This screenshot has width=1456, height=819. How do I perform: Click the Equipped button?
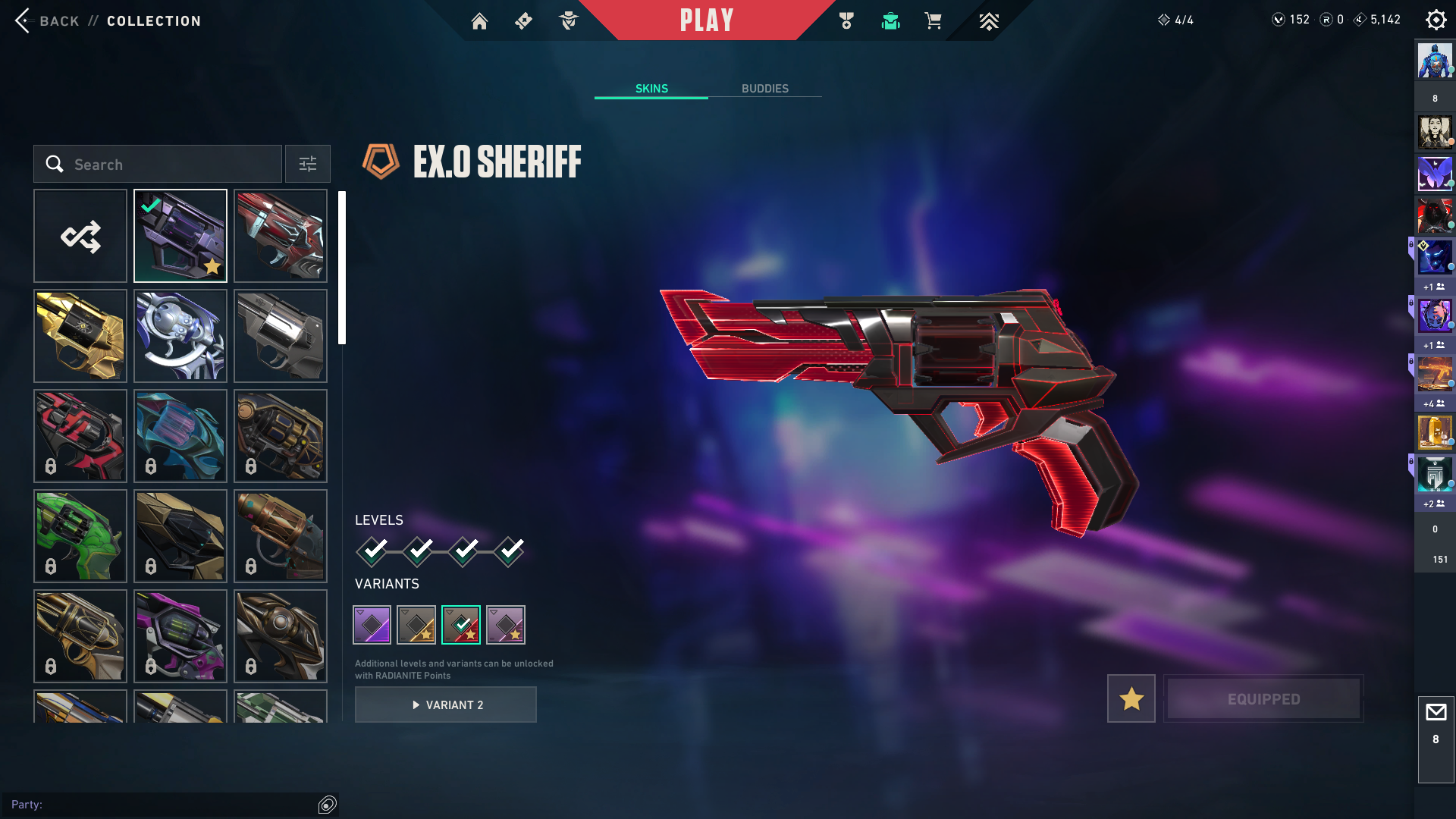point(1263,698)
